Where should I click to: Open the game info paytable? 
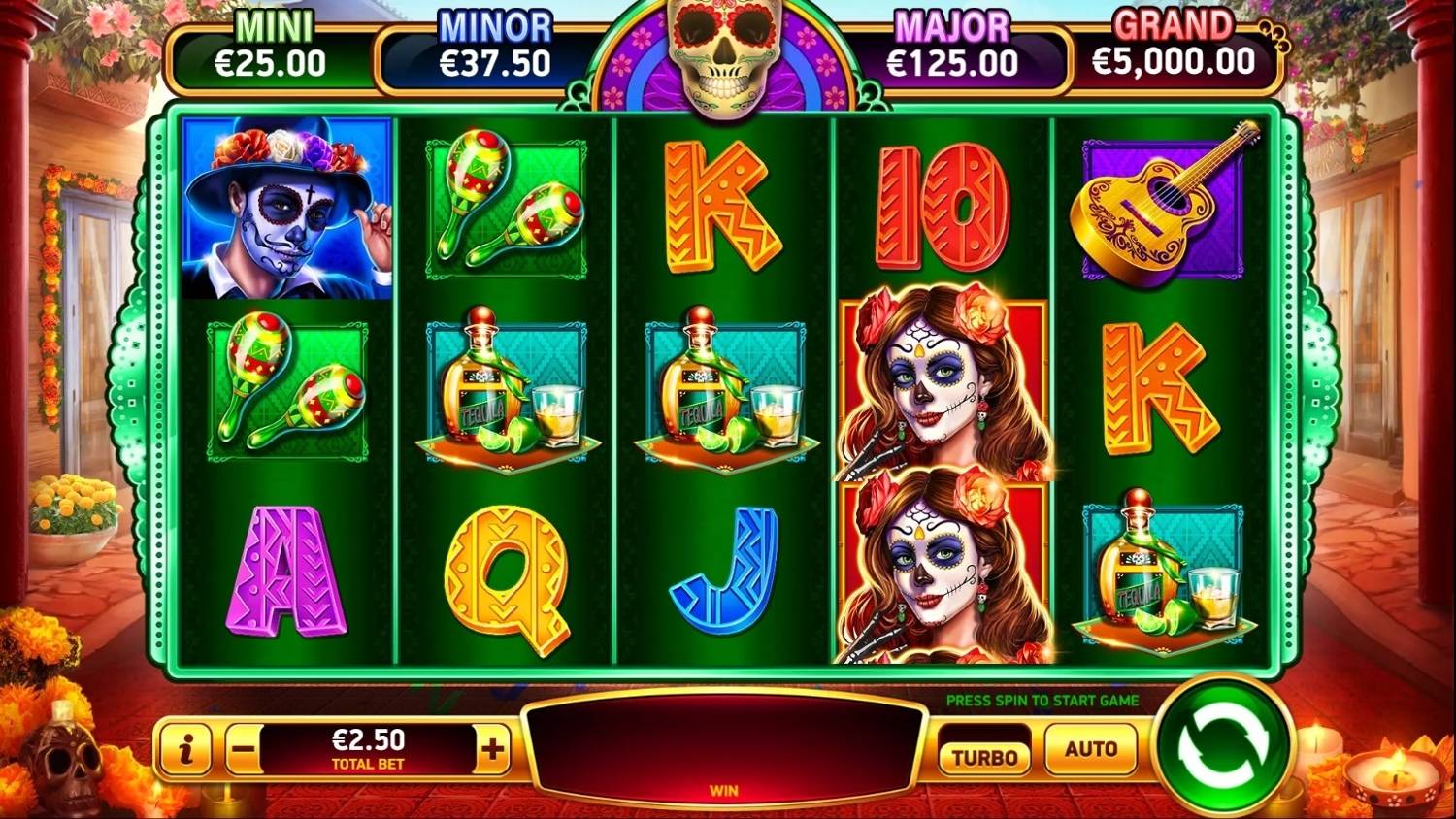point(186,749)
